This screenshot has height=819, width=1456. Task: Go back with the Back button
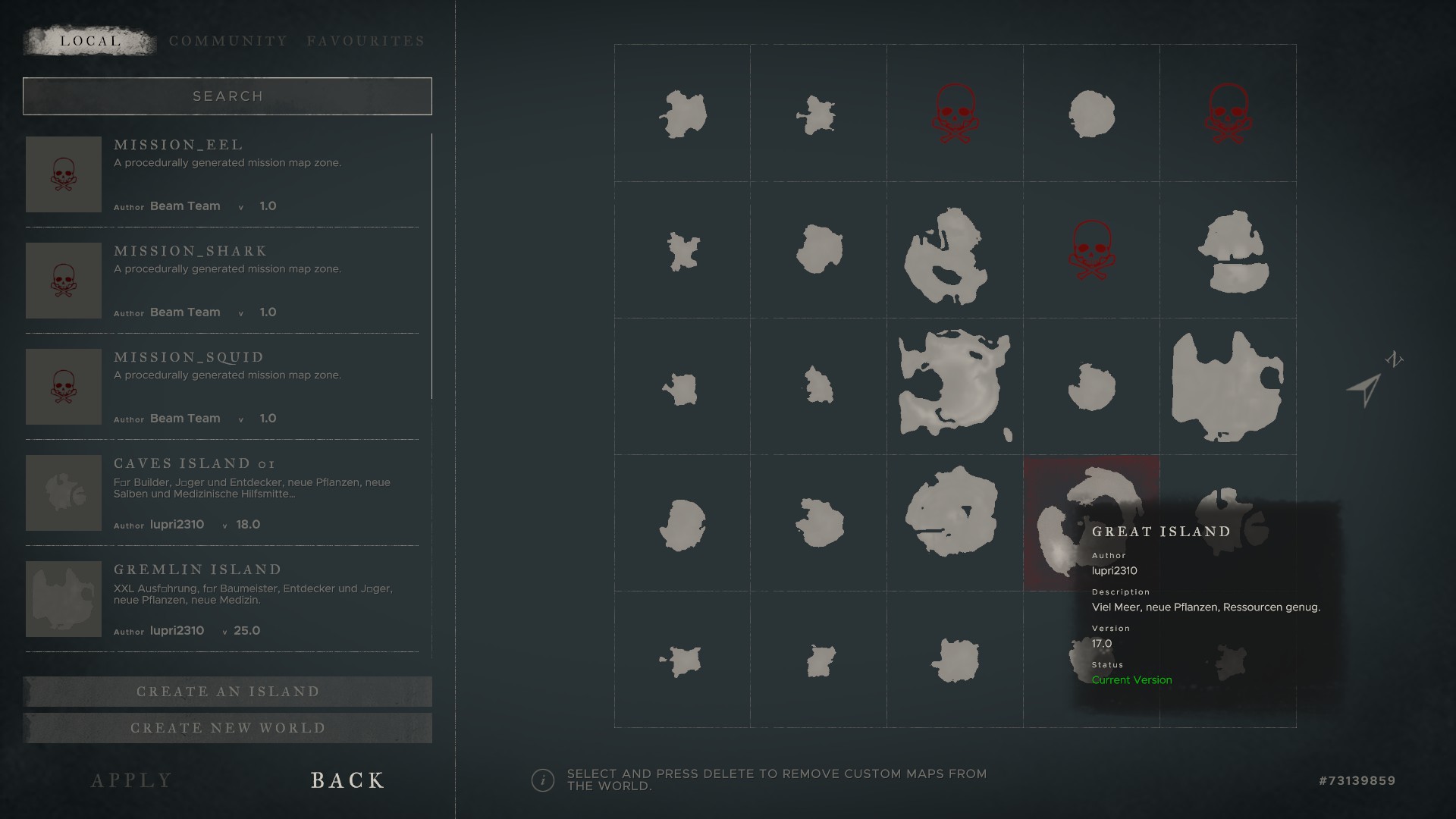point(347,780)
